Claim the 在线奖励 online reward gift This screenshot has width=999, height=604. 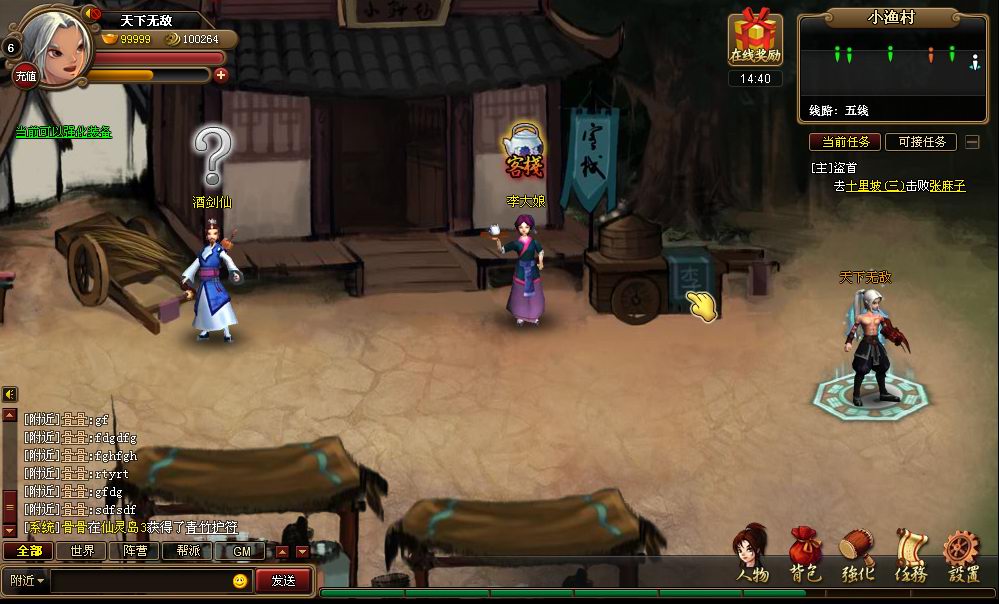pyautogui.click(x=755, y=40)
